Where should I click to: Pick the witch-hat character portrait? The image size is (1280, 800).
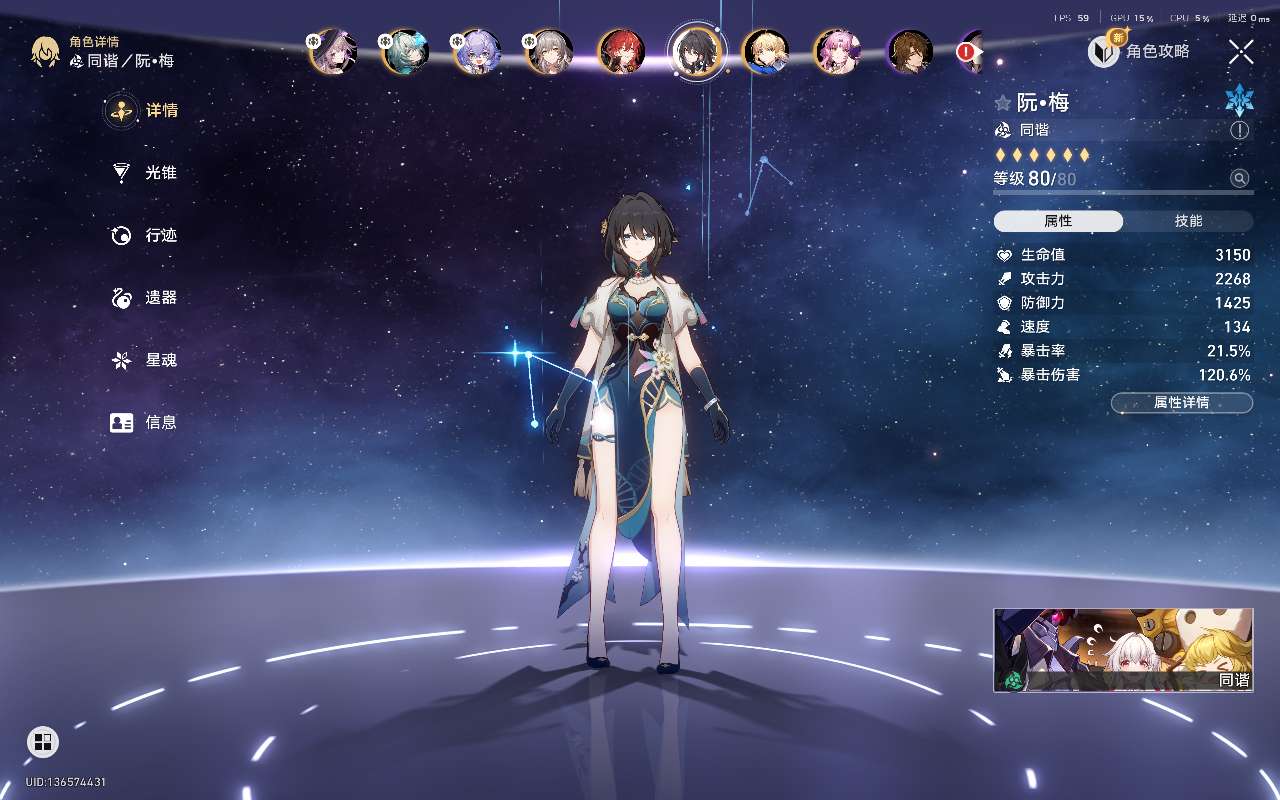(x=333, y=52)
